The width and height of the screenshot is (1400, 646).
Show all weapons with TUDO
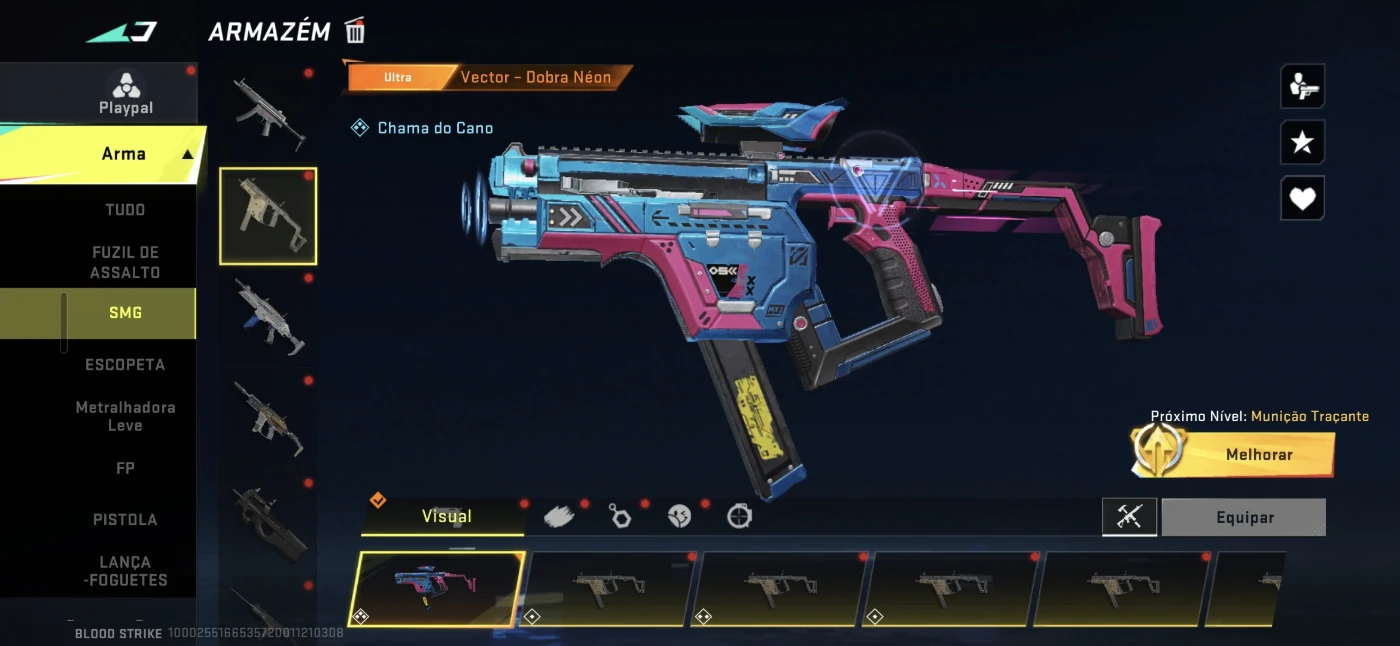125,210
